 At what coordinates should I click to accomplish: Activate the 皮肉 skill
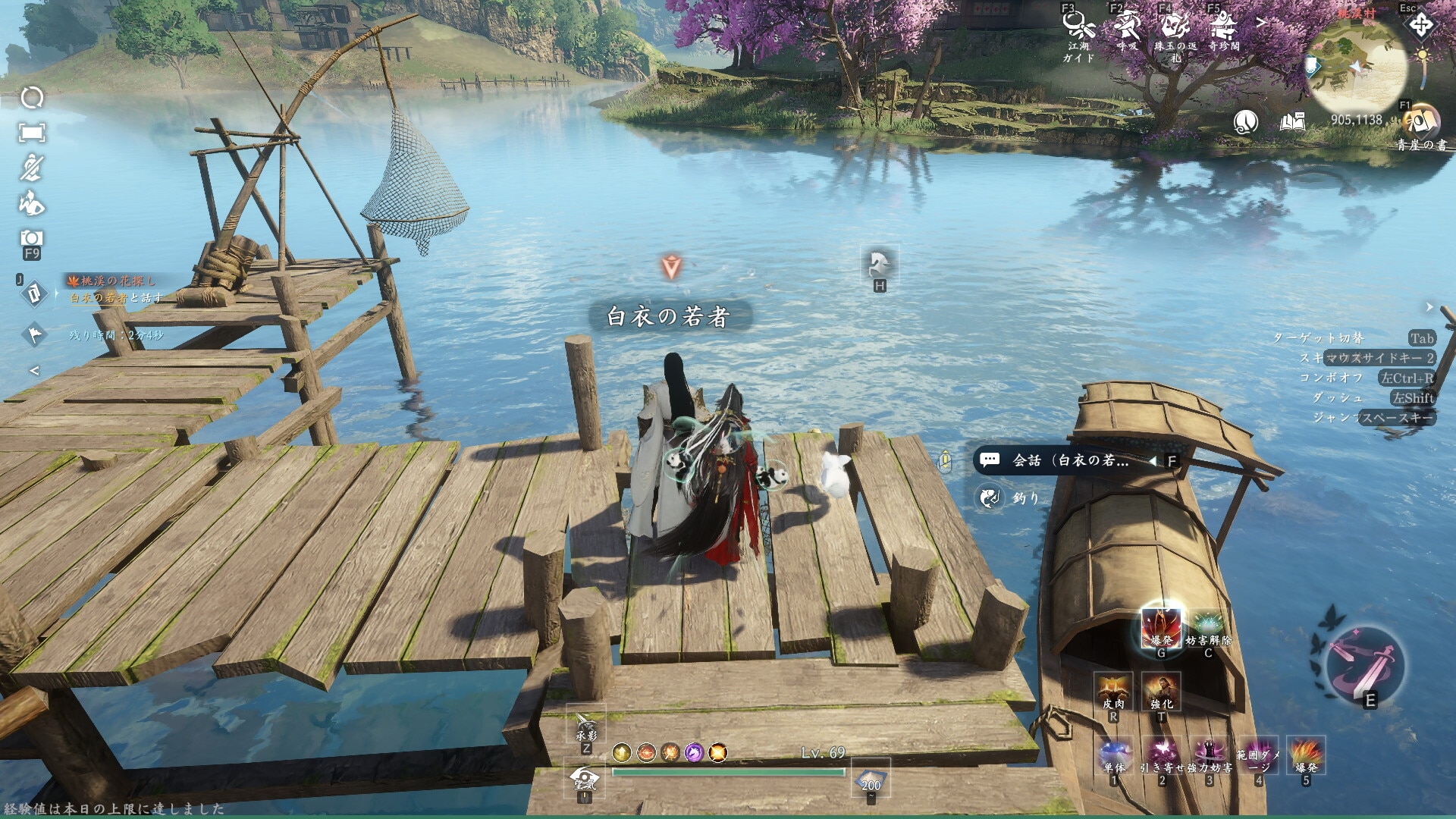click(1113, 692)
